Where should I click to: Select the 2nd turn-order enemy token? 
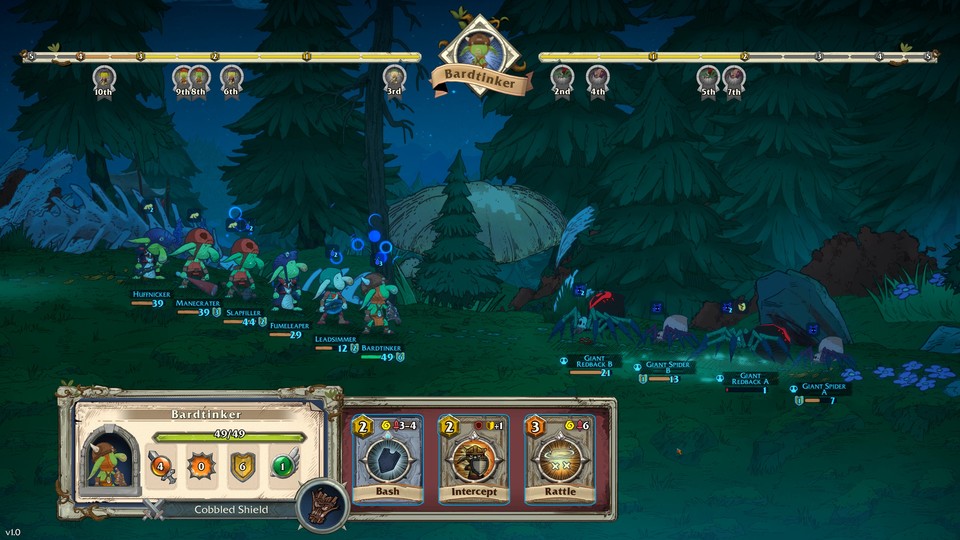(563, 78)
